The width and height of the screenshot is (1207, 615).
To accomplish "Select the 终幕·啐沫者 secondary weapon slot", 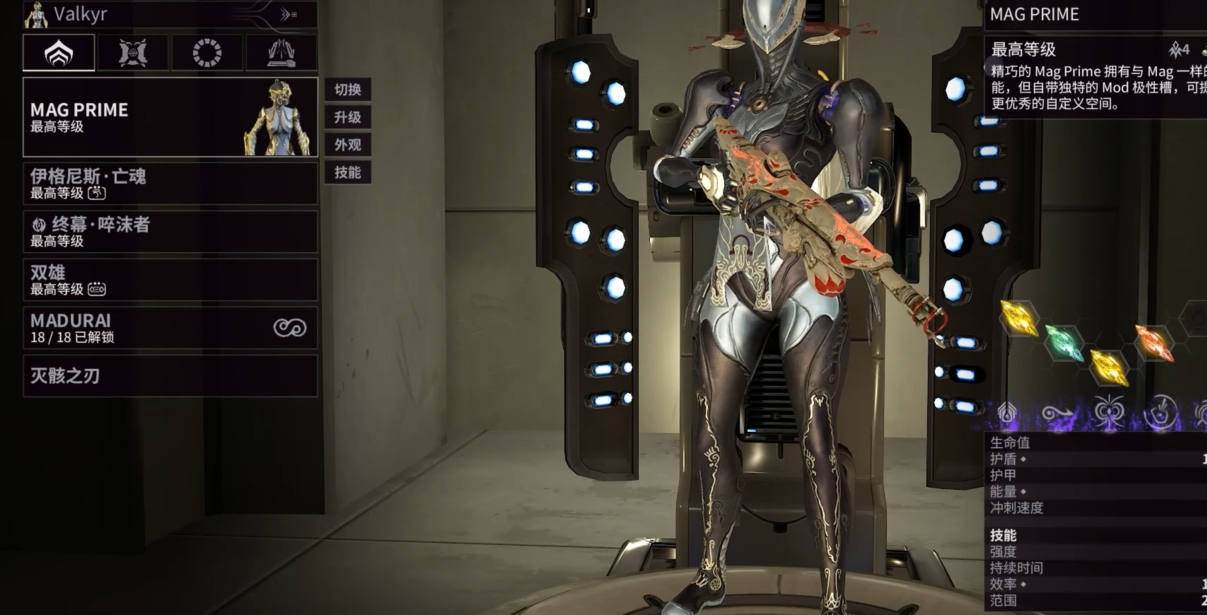I will click(x=170, y=232).
